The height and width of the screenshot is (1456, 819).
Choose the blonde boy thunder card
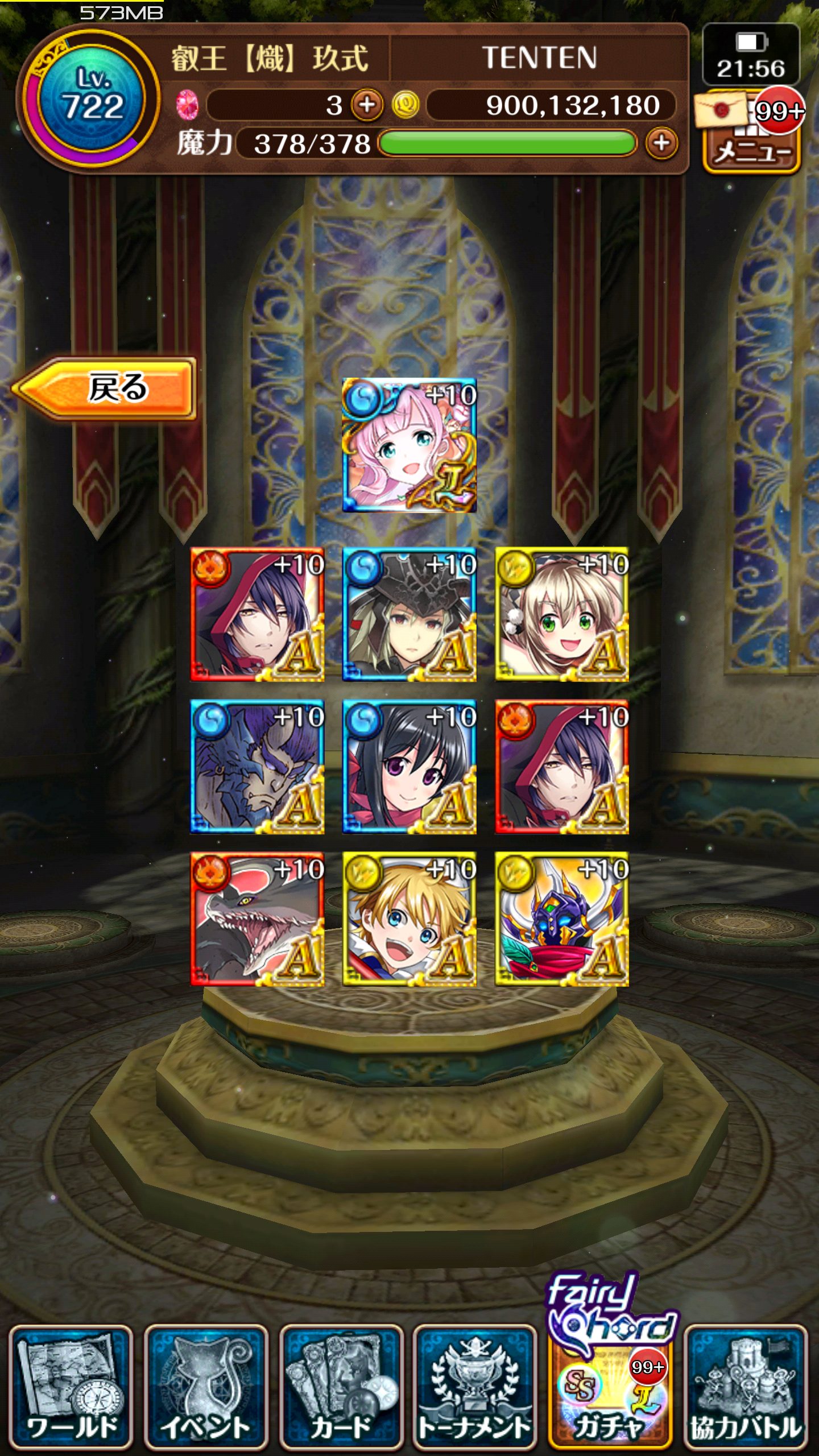pyautogui.click(x=409, y=919)
